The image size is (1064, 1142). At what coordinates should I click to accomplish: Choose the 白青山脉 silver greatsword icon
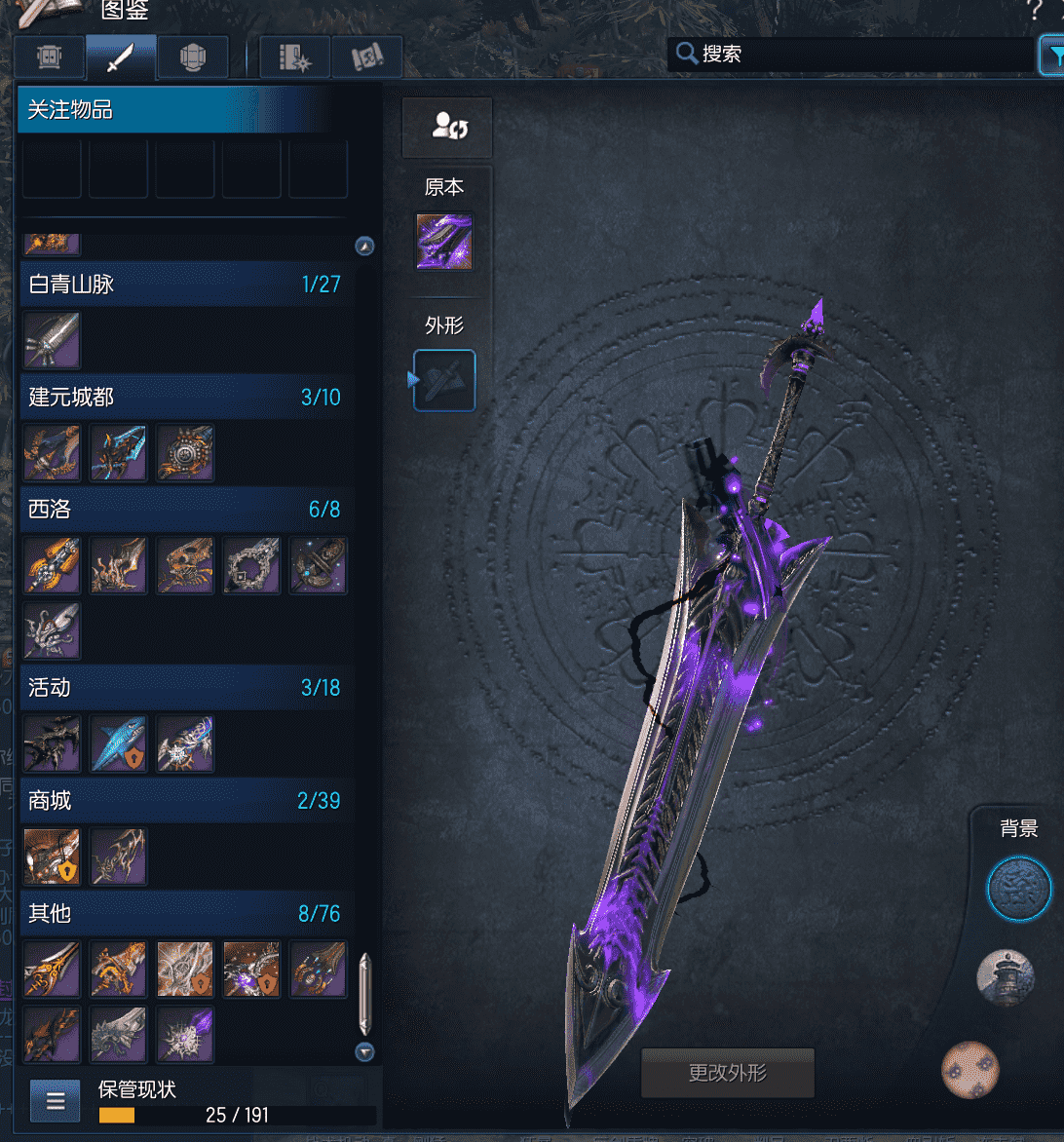click(52, 340)
